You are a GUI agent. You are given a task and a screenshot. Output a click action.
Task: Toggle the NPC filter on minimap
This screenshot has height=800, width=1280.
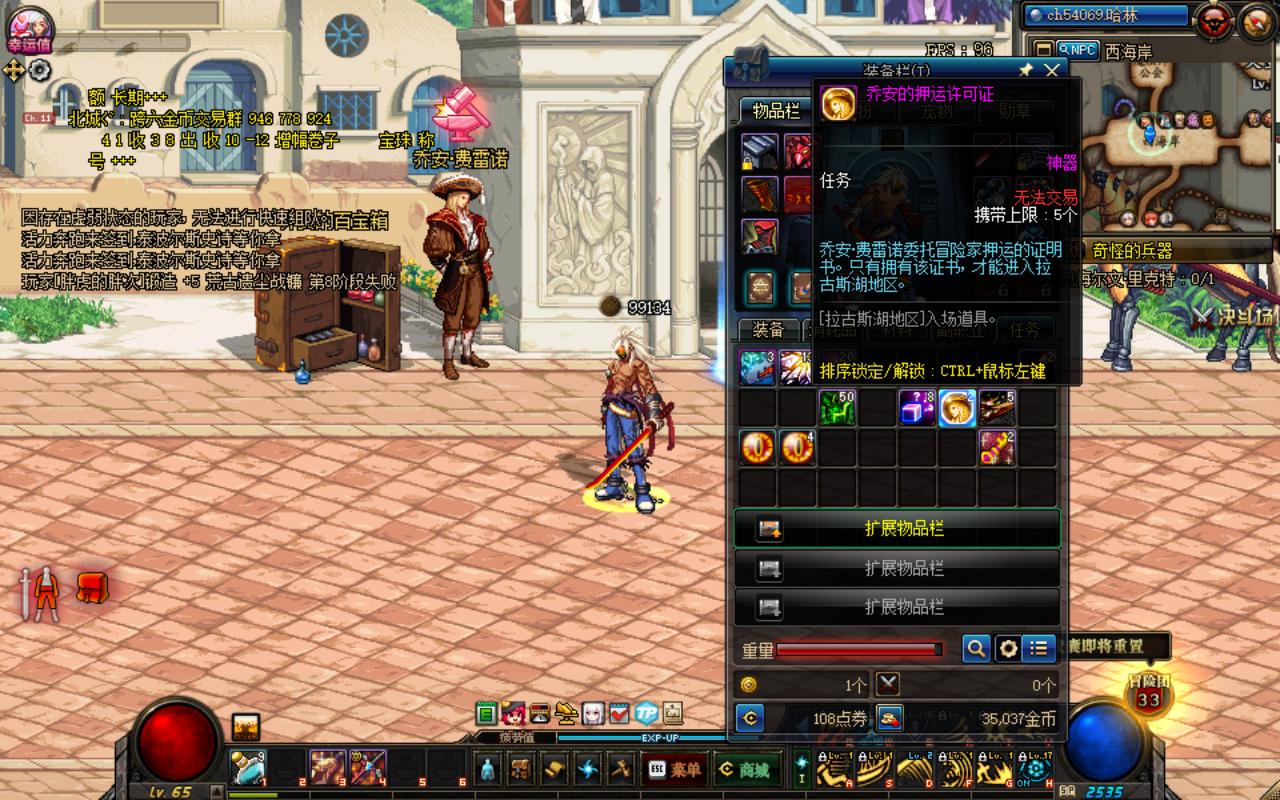pos(1077,49)
